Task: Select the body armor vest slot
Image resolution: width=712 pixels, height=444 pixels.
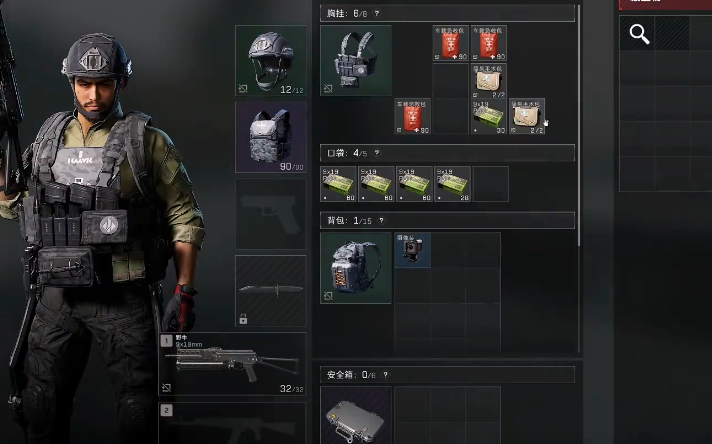Action: point(270,137)
